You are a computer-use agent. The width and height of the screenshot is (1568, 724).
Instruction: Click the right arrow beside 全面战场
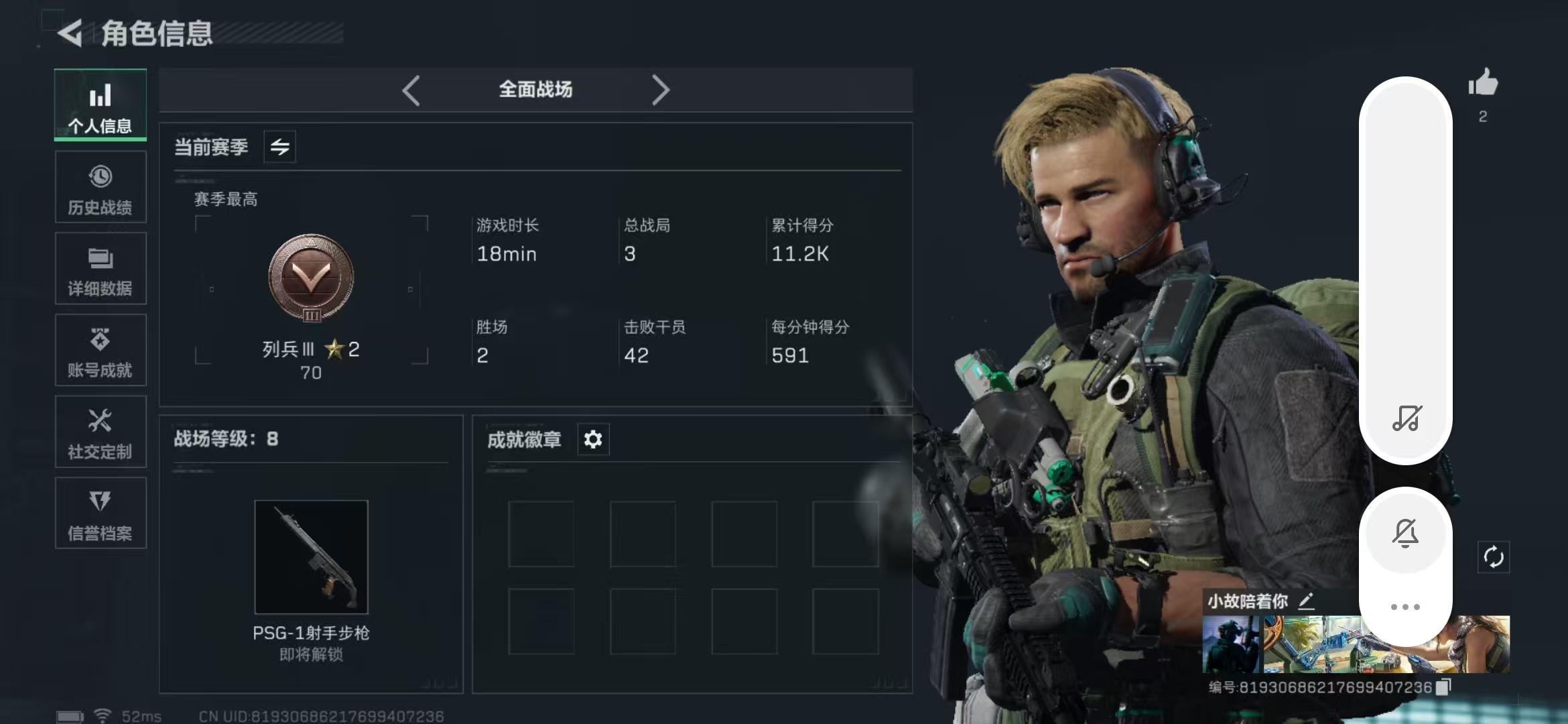[x=661, y=90]
